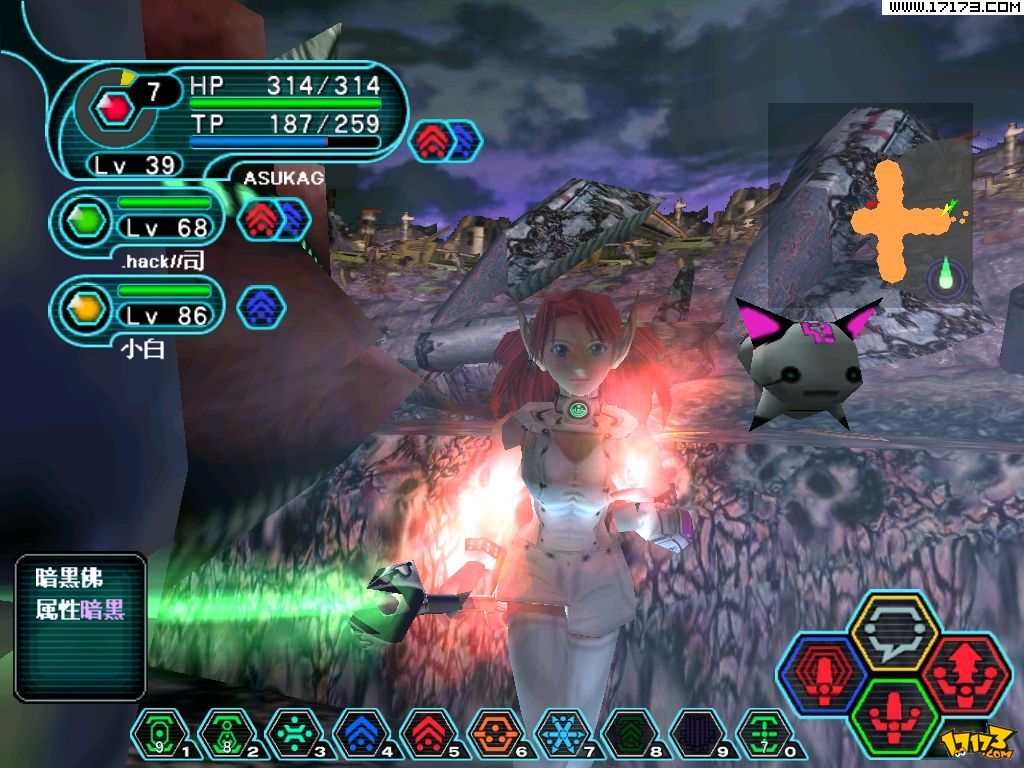The image size is (1024, 768).
Task: Use the quick slot 1 green item
Action: click(x=159, y=735)
